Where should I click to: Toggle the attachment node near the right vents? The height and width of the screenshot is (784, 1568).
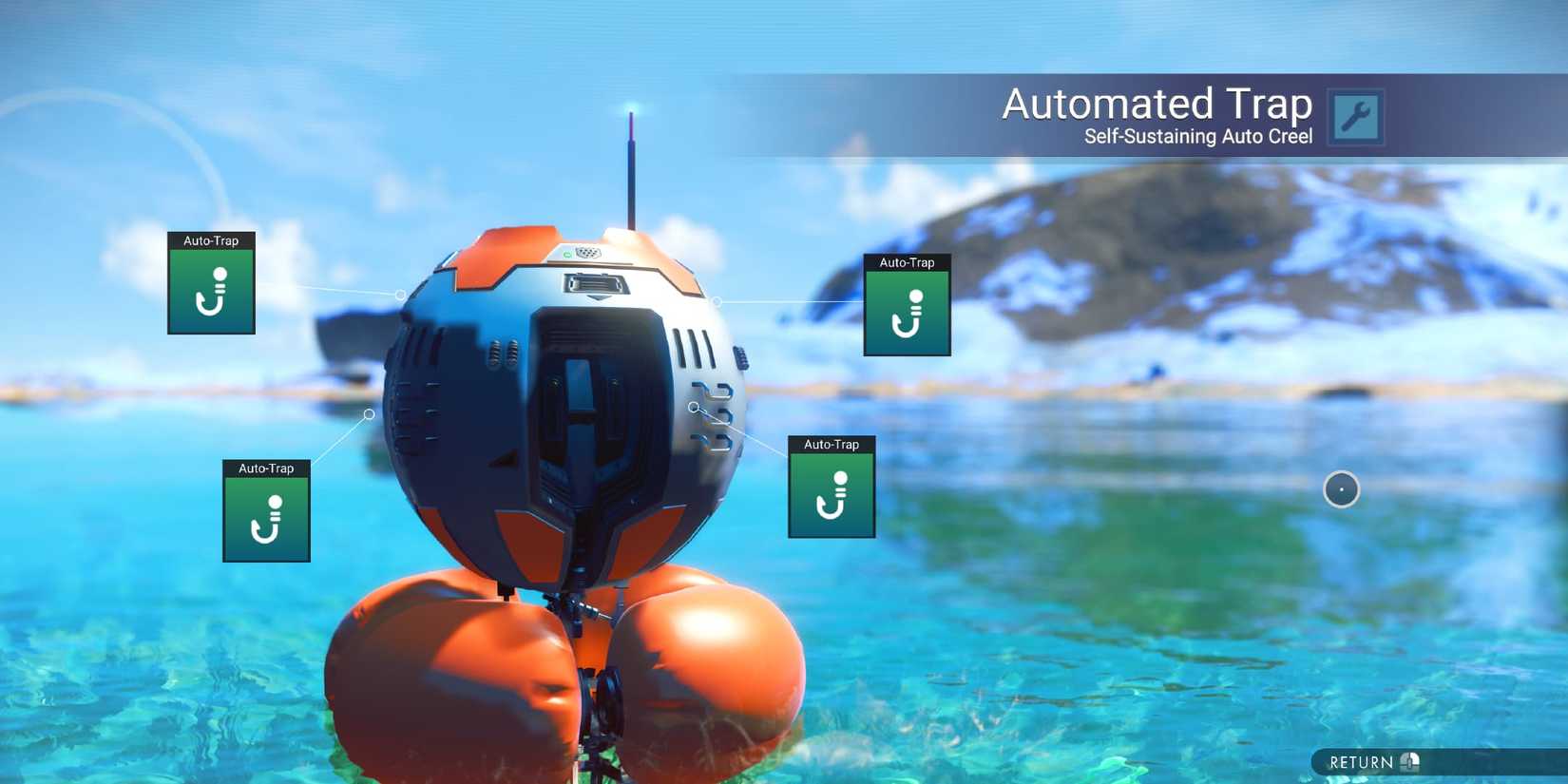pyautogui.click(x=694, y=407)
